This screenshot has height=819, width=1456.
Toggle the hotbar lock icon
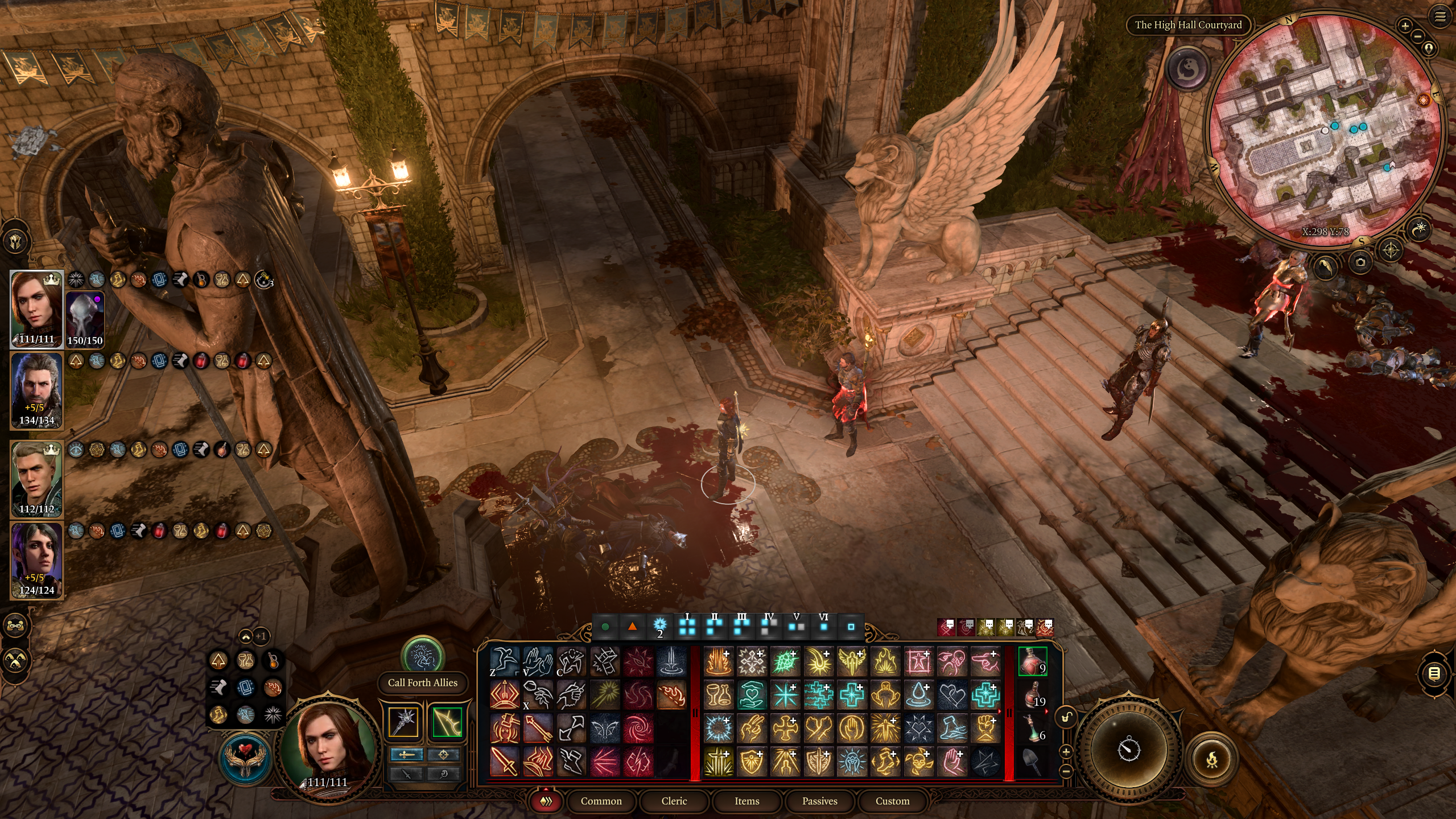[1066, 718]
